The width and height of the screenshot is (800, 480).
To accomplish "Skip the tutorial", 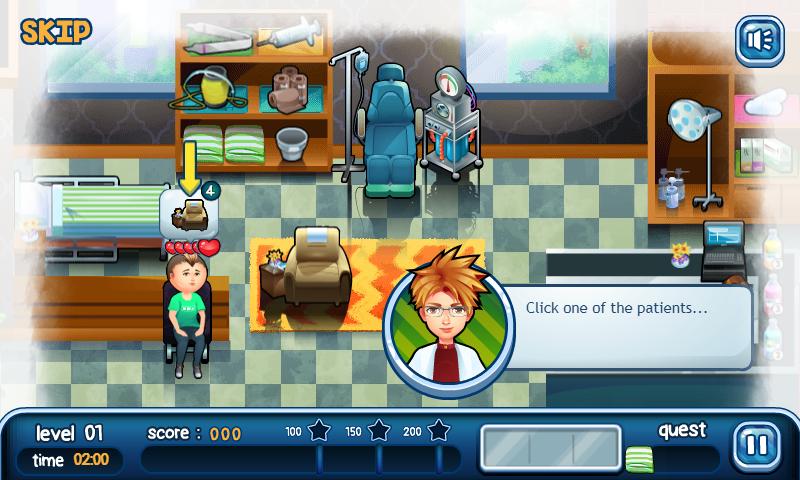I will [55, 30].
